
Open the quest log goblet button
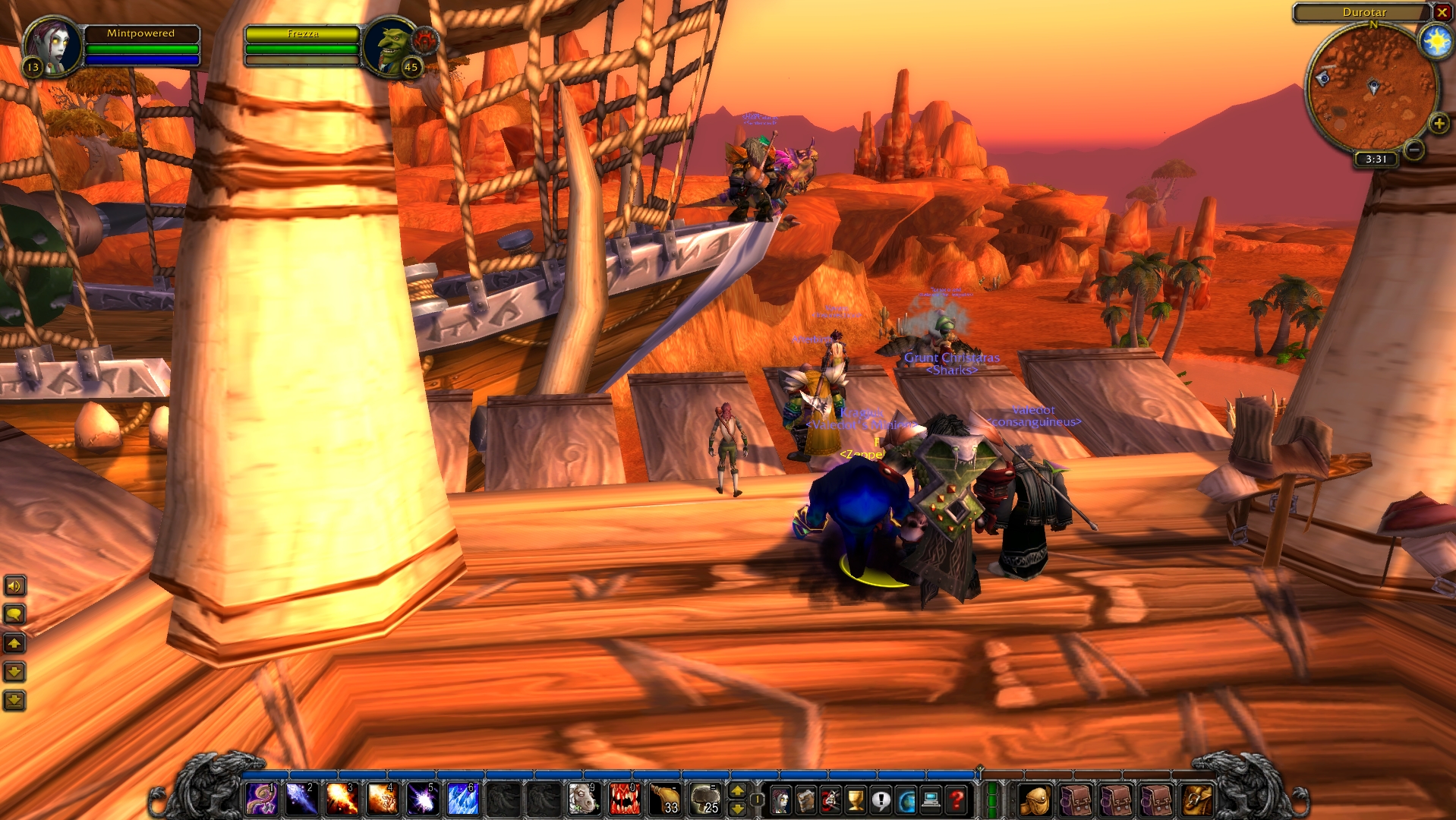856,799
